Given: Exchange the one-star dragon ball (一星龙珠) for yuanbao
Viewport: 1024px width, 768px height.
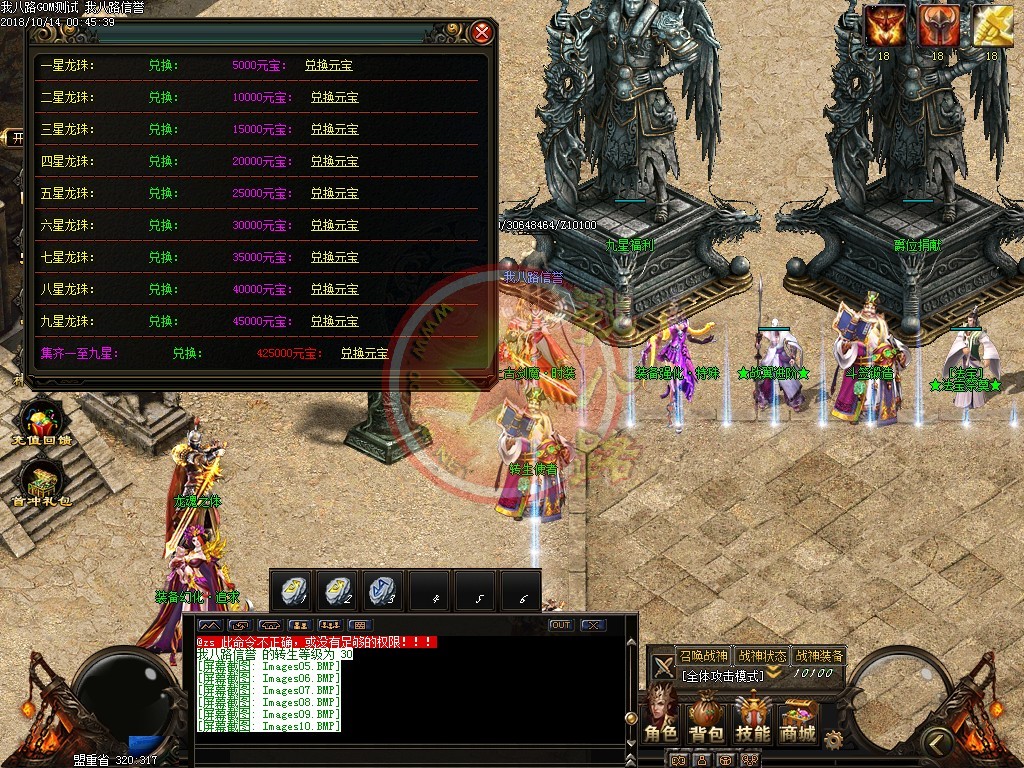Looking at the screenshot, I should (x=328, y=66).
